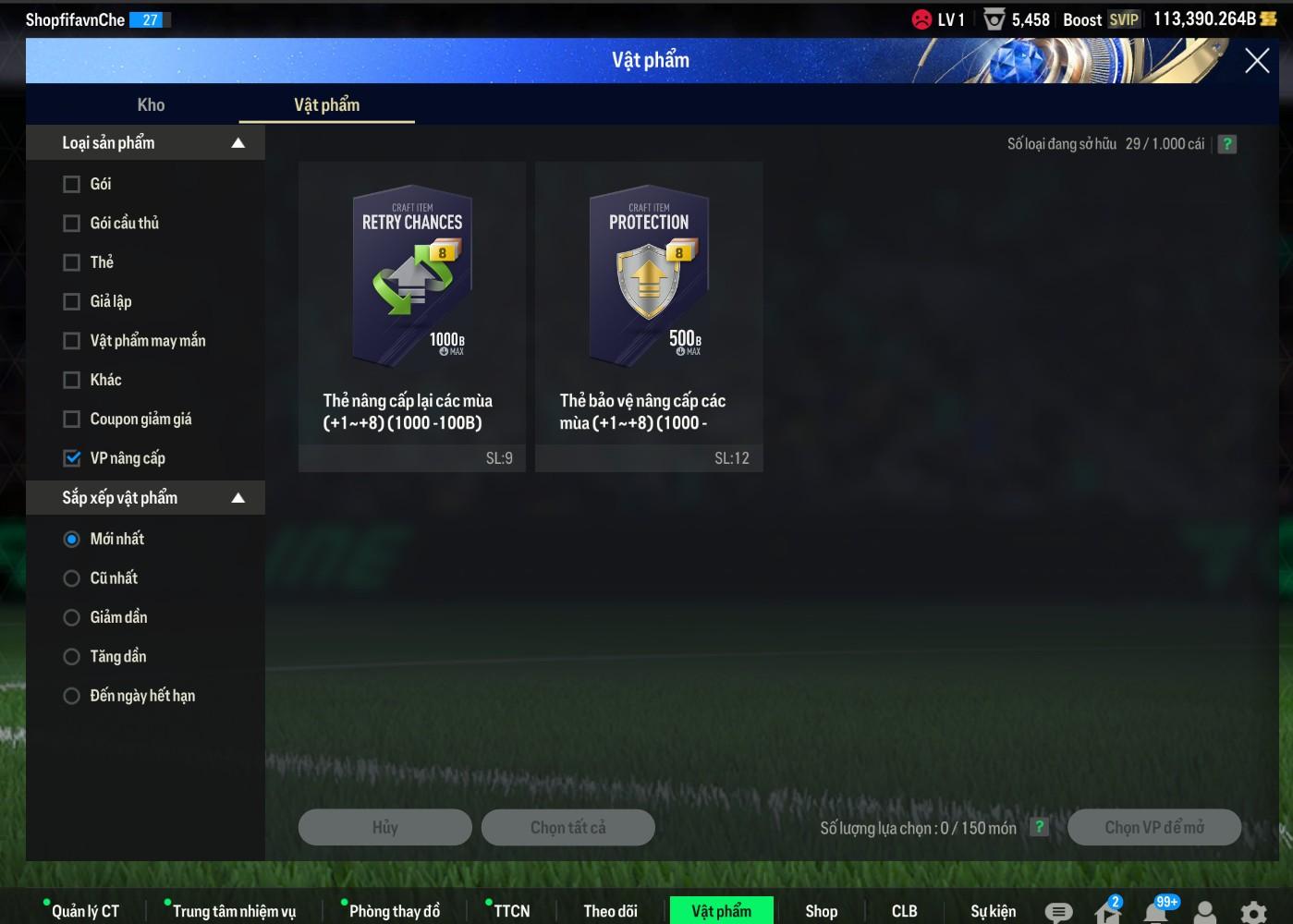
Task: Select the Coupon giảm giá filter
Action: tap(71, 419)
